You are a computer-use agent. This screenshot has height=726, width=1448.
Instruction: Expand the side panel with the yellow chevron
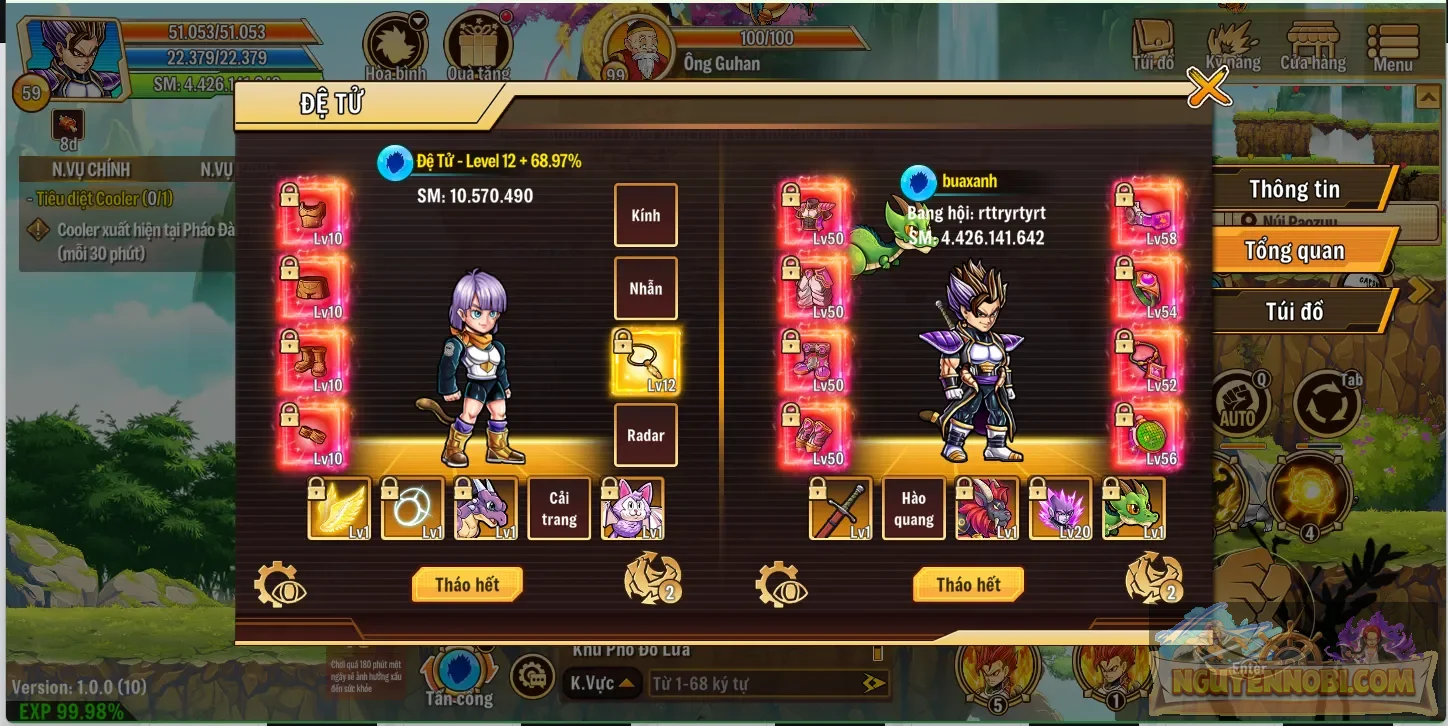1421,290
